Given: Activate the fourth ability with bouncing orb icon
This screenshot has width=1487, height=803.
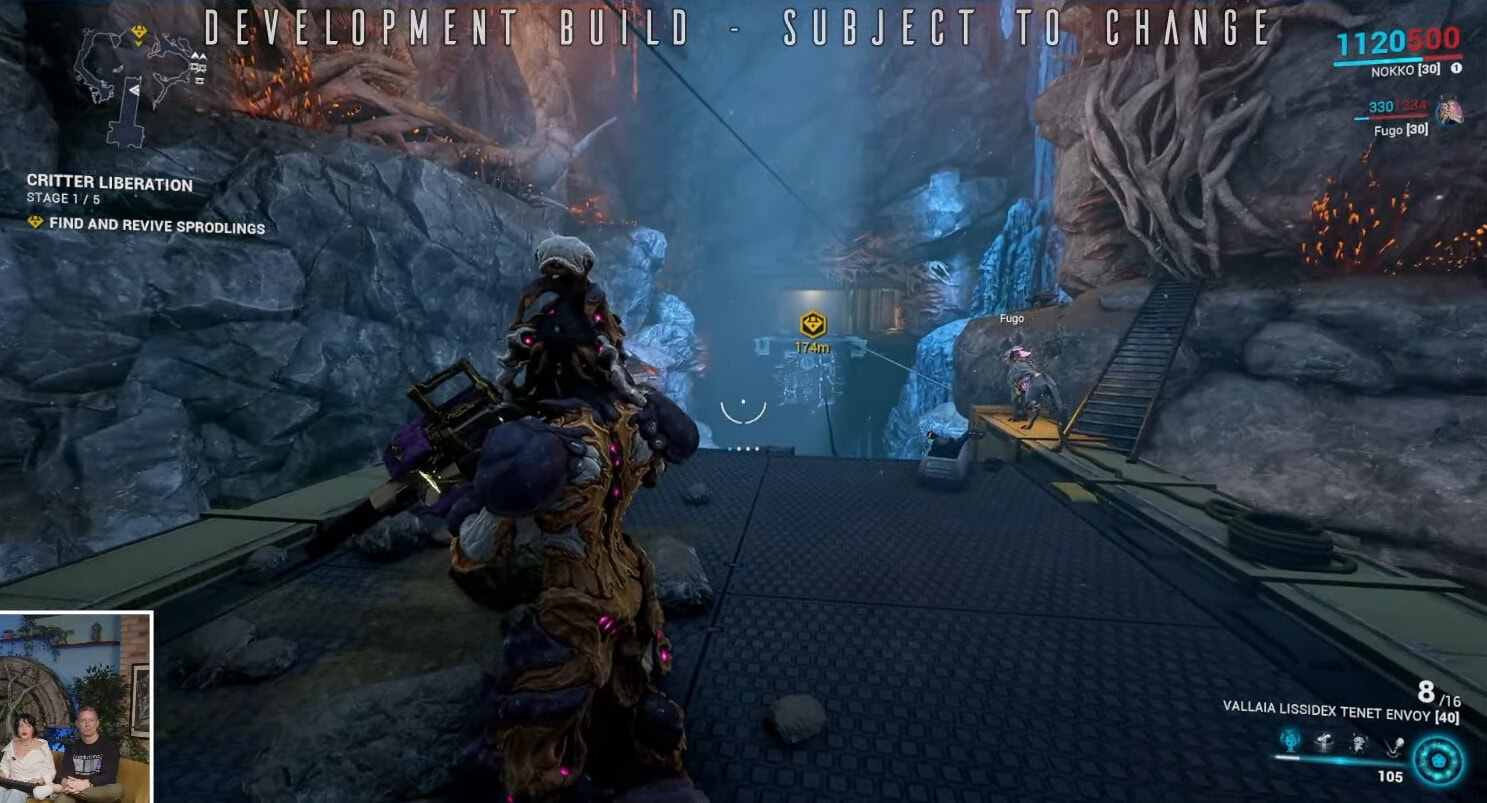Looking at the screenshot, I should click(1394, 741).
